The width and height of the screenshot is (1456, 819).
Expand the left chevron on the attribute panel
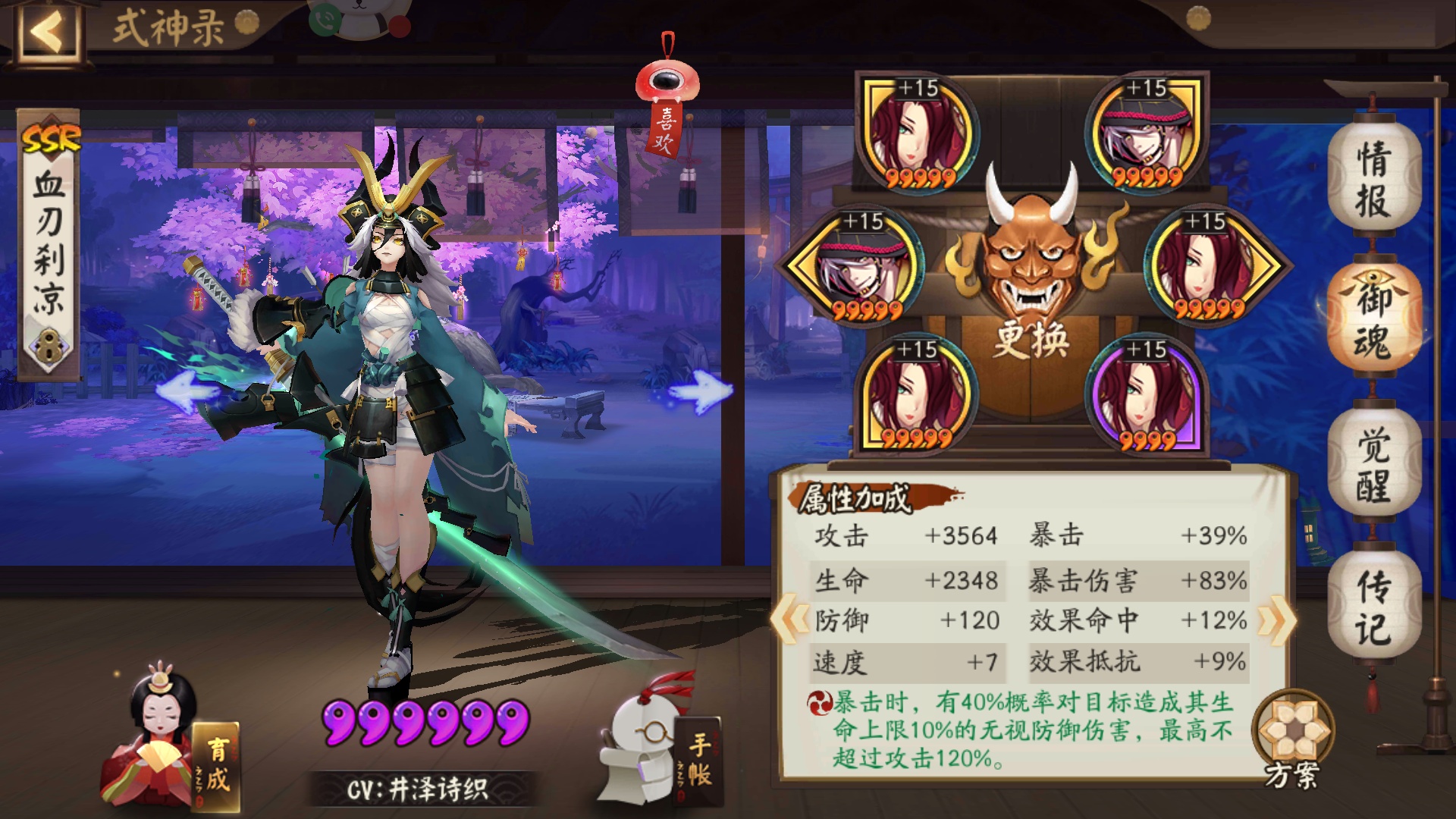pos(792,618)
